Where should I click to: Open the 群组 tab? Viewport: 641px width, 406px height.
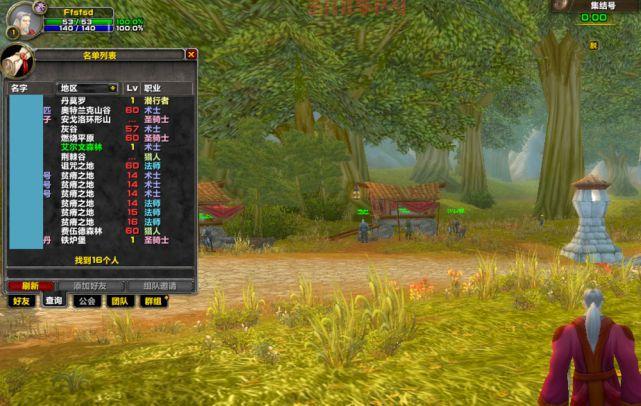pyautogui.click(x=152, y=300)
